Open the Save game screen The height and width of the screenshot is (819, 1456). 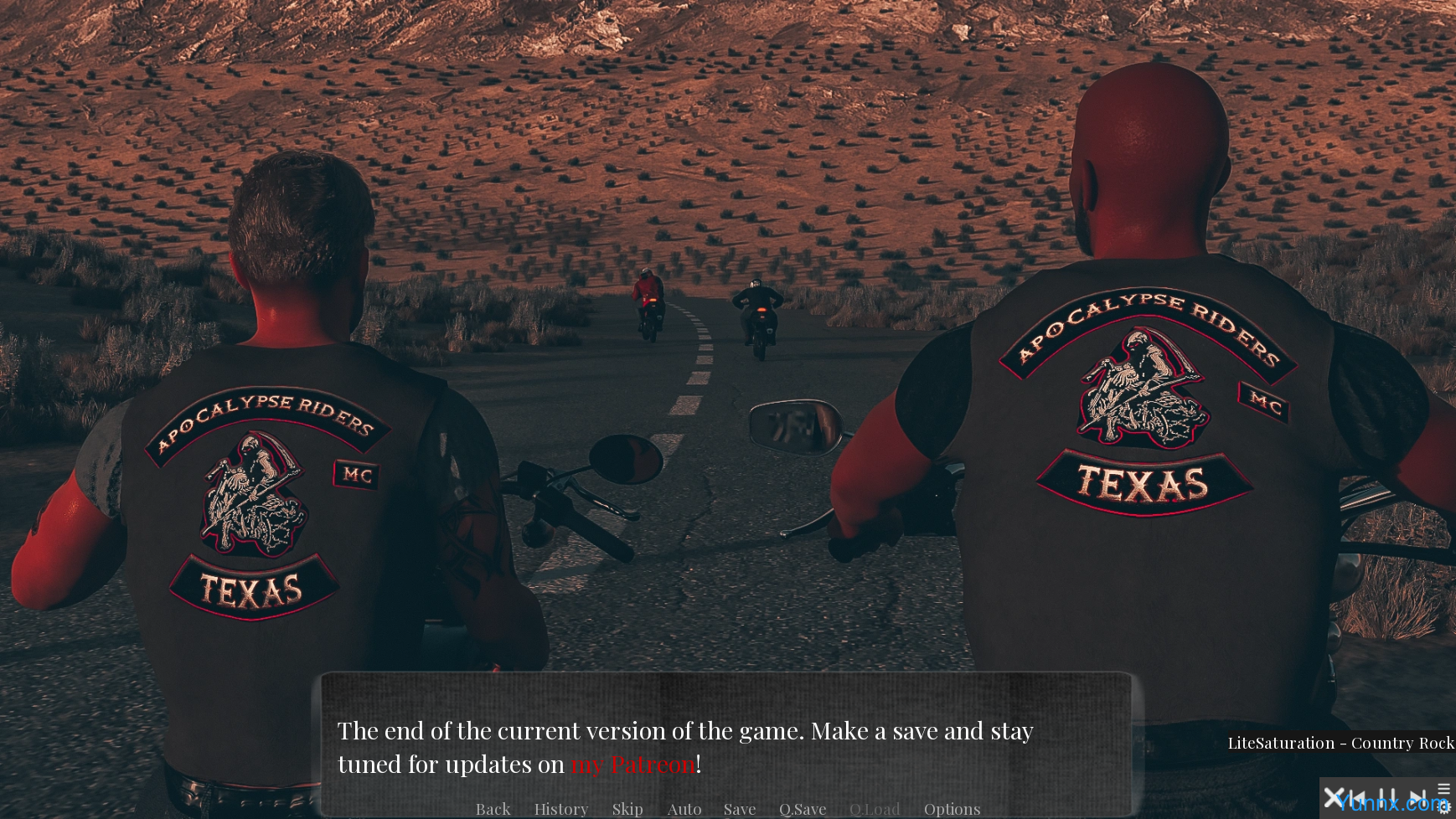click(x=739, y=809)
